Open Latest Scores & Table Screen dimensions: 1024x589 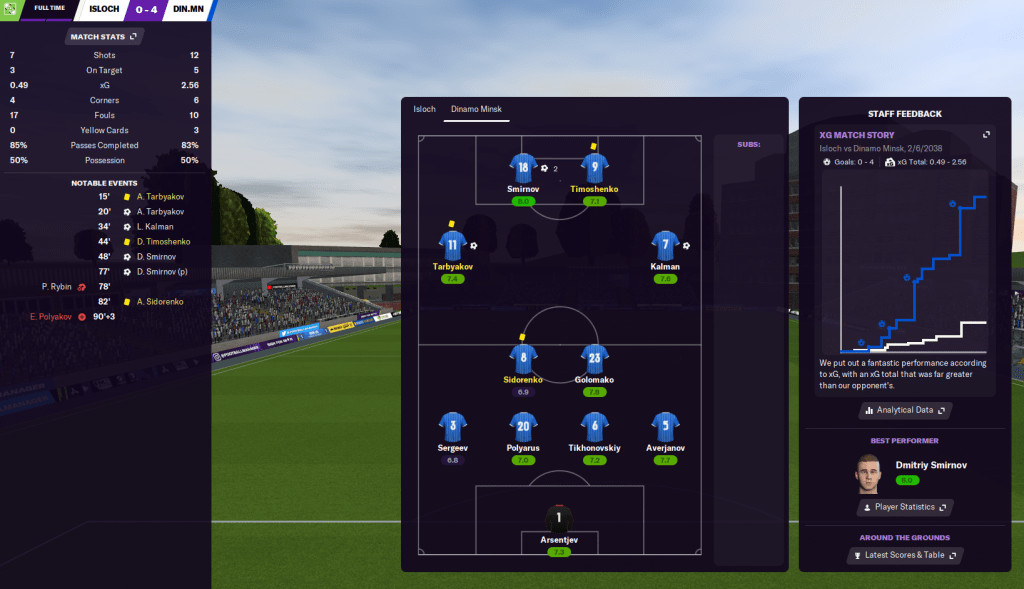coord(904,555)
